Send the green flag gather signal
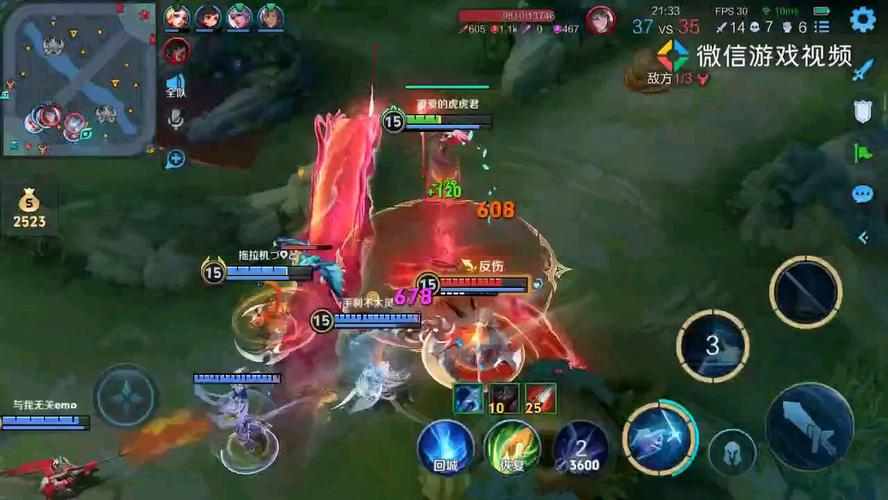888x500 pixels. (x=863, y=153)
